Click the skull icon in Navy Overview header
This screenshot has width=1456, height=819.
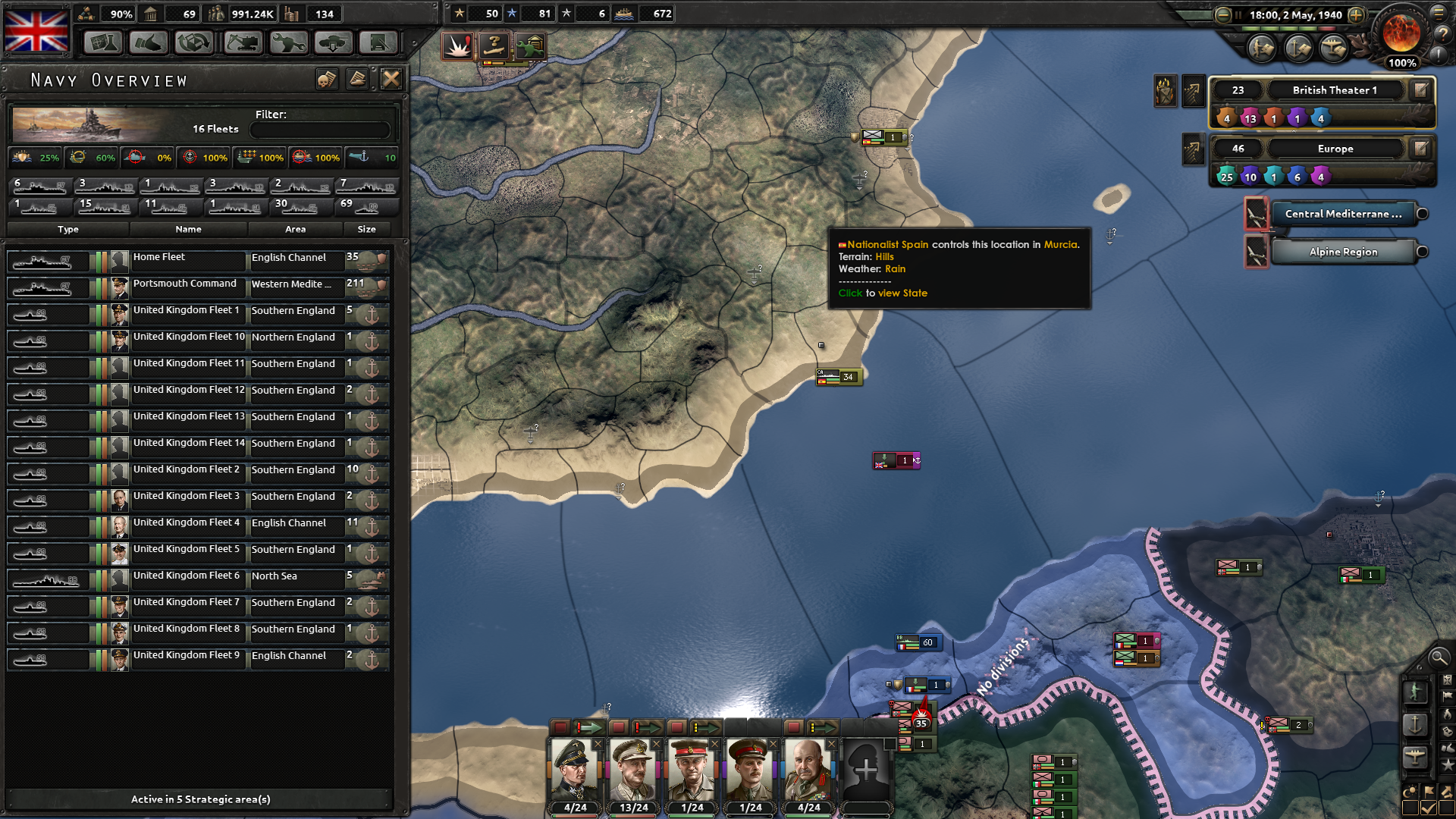(327, 79)
